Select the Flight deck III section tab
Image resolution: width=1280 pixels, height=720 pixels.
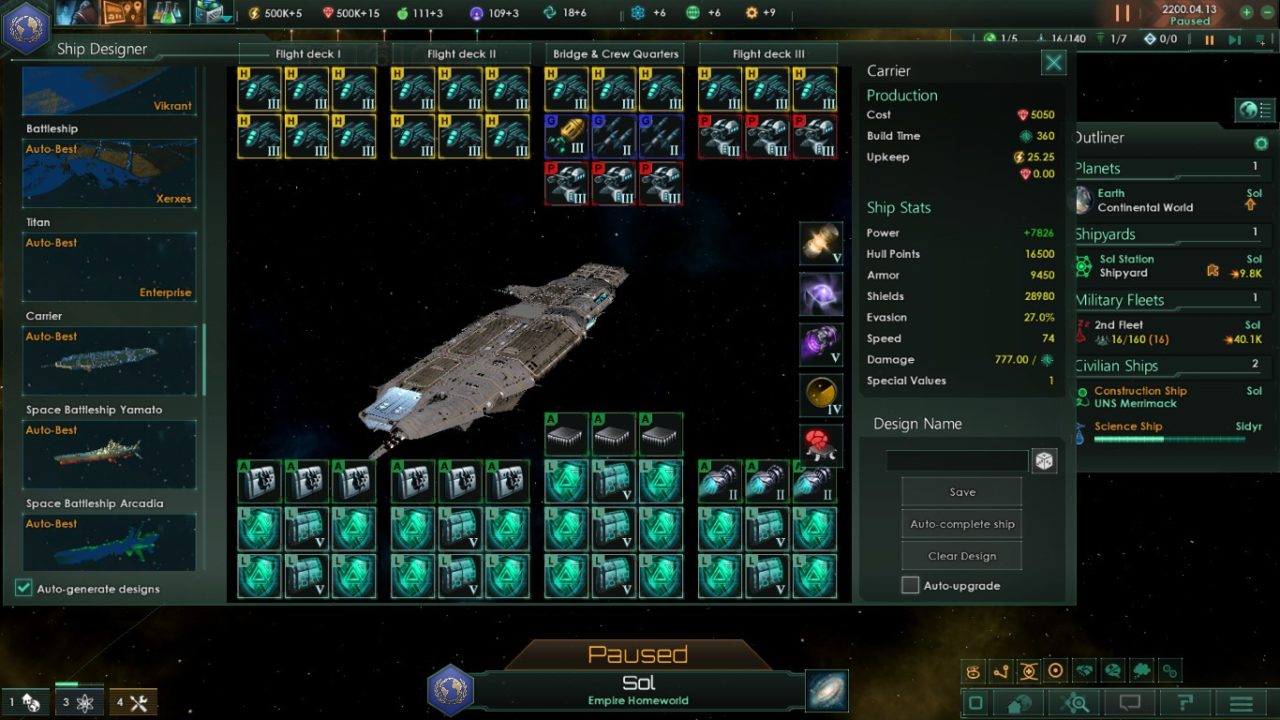click(x=768, y=54)
